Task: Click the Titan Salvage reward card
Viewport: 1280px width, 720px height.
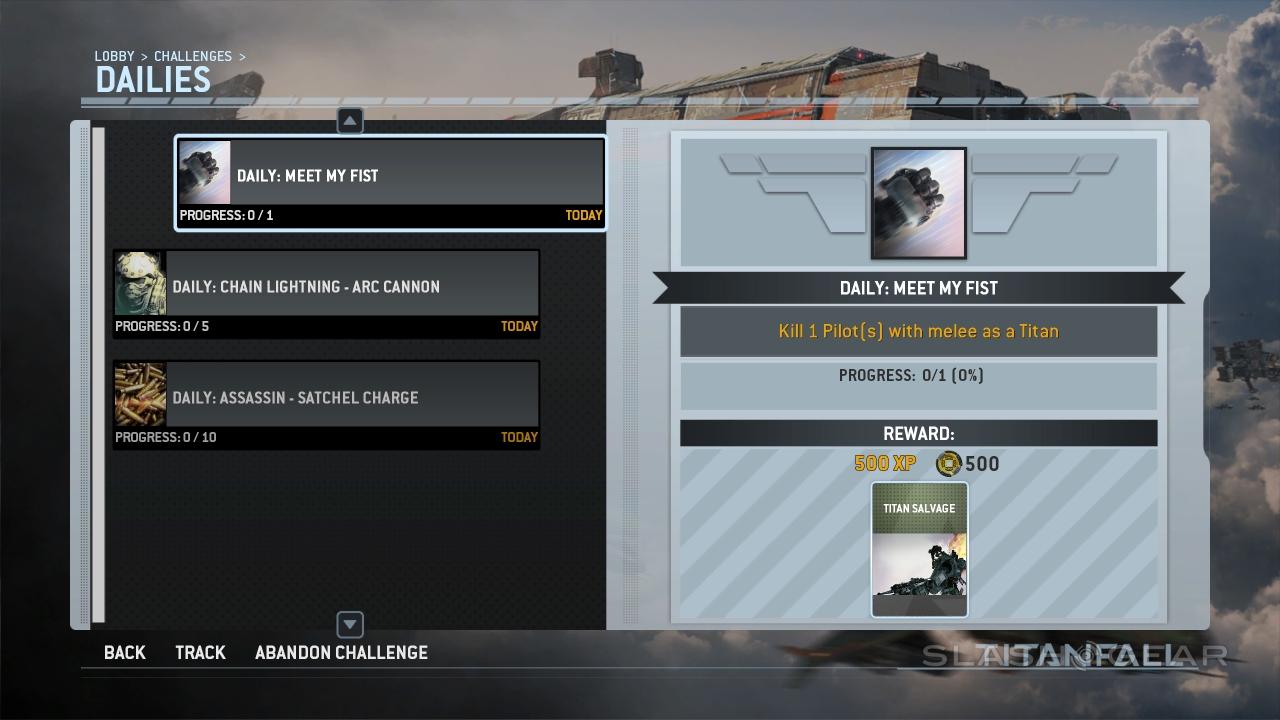Action: (x=919, y=549)
